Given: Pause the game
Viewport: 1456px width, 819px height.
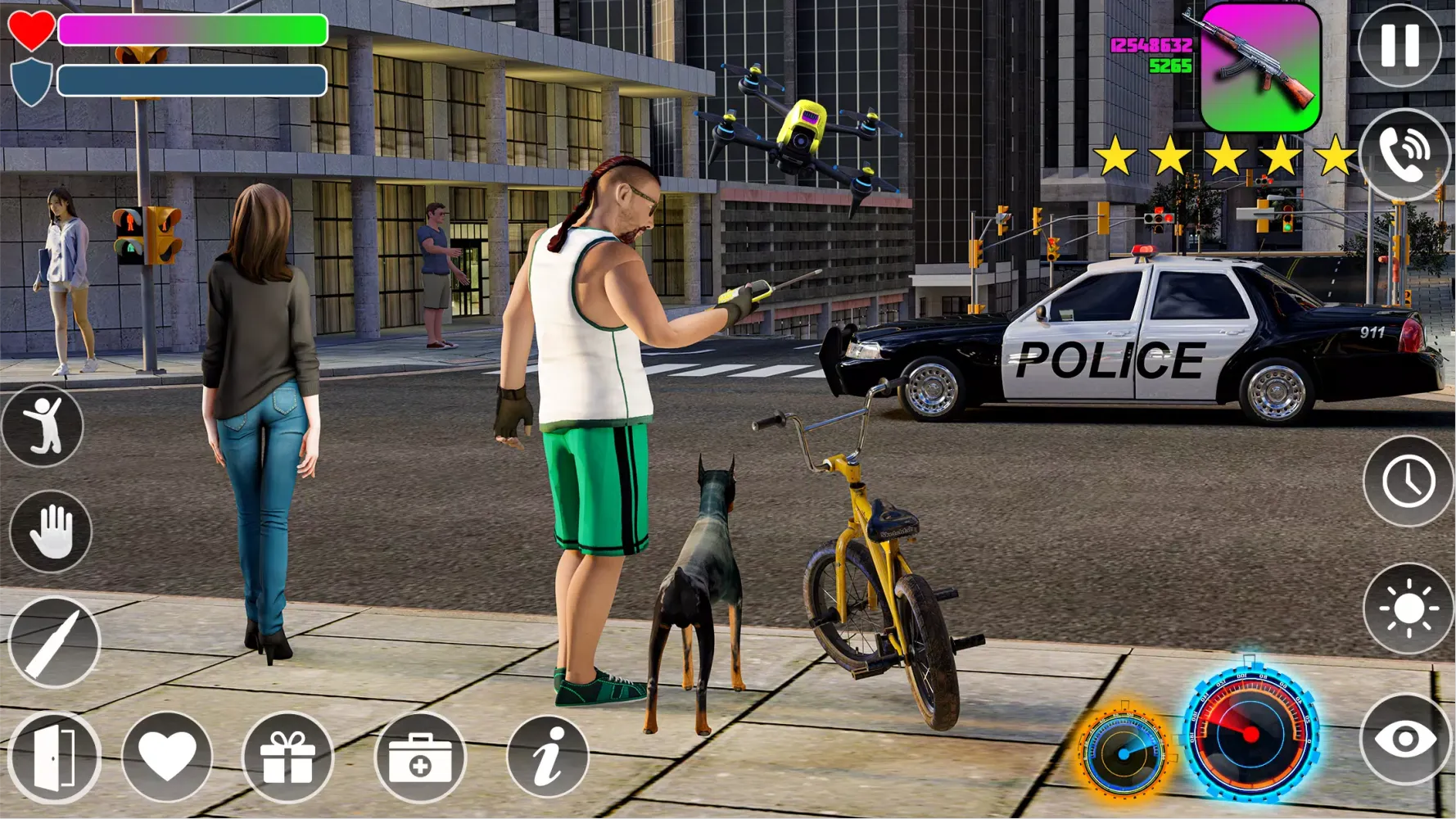Looking at the screenshot, I should 1399,45.
